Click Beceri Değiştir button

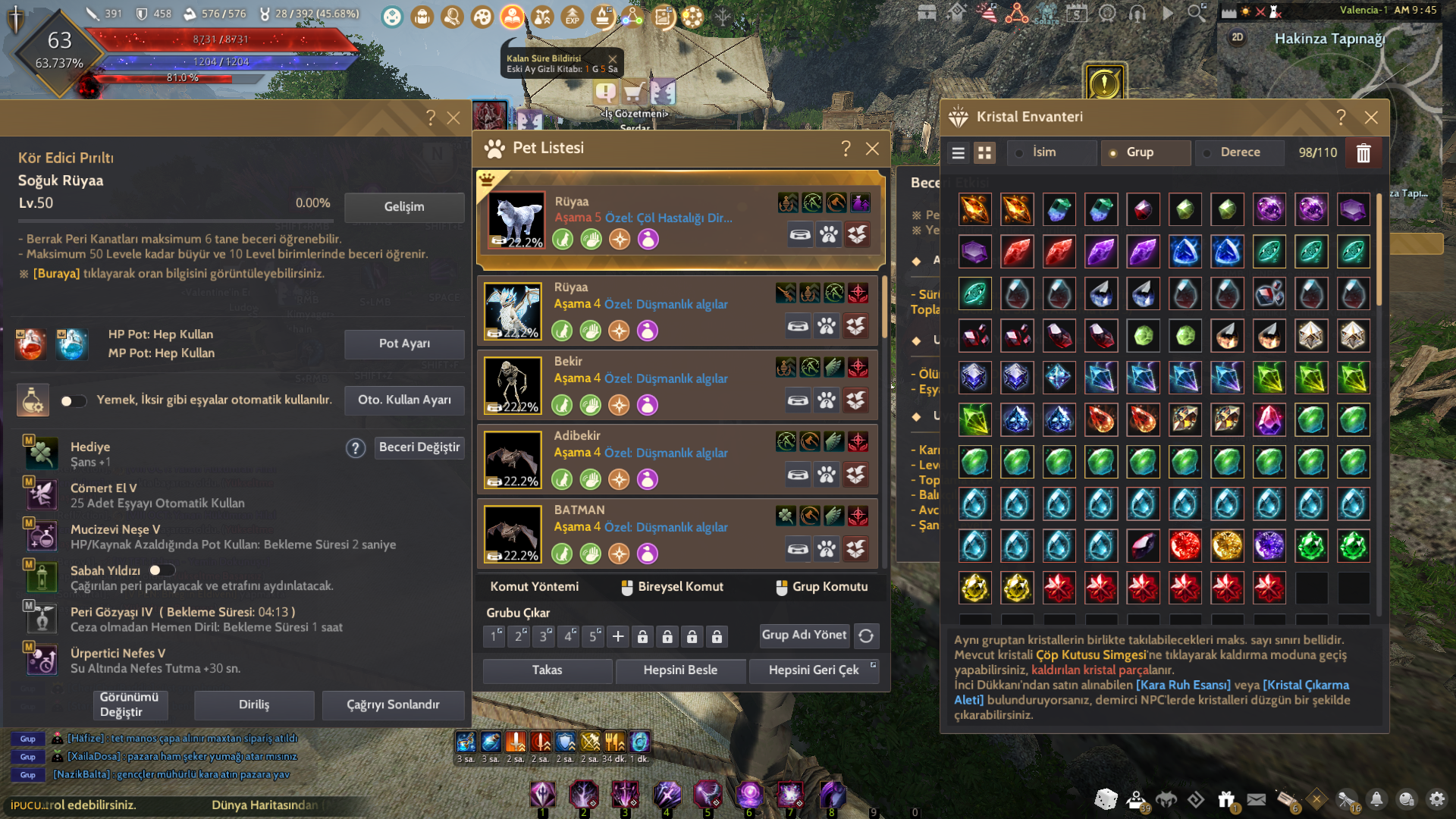click(419, 447)
